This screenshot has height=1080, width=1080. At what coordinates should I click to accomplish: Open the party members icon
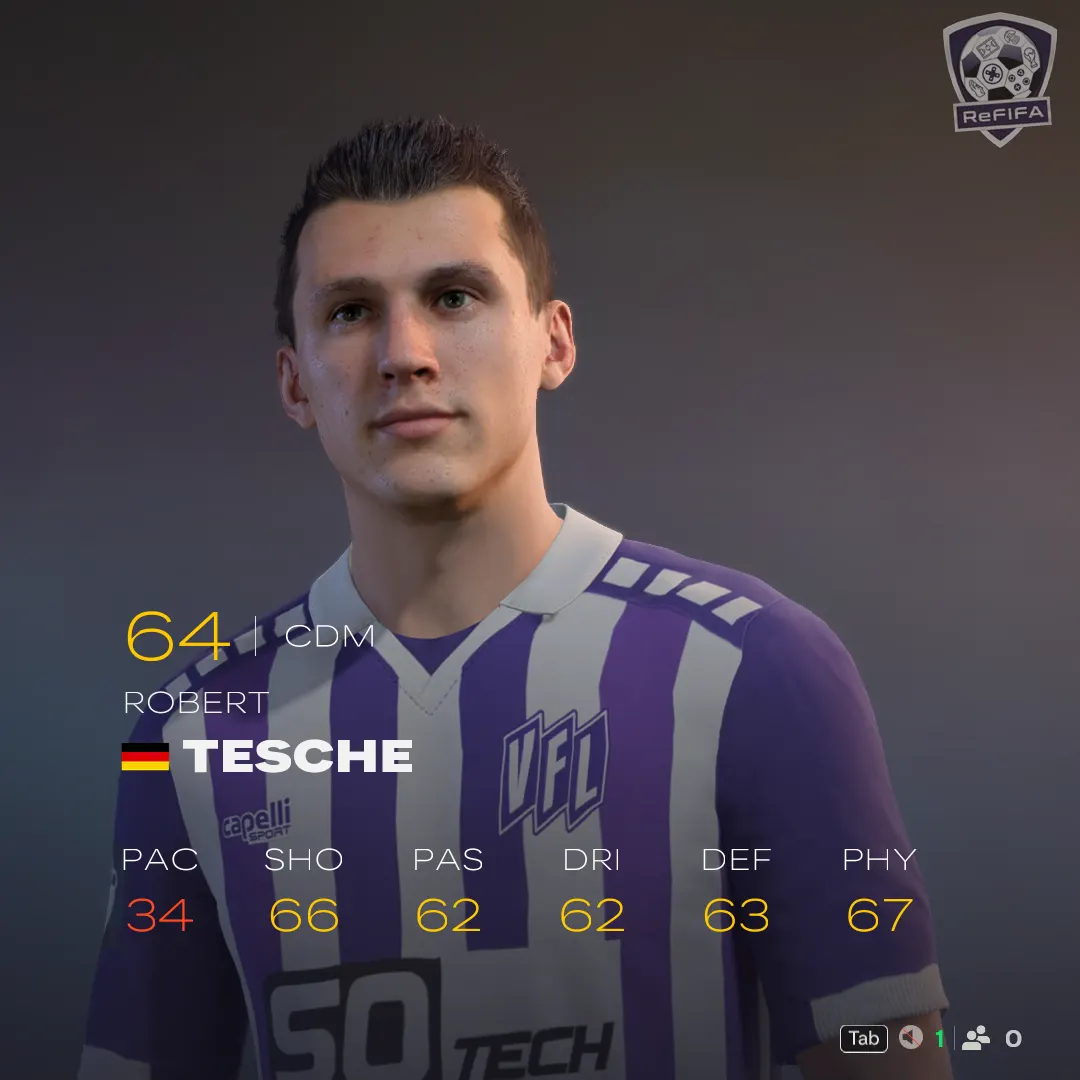coord(975,1039)
